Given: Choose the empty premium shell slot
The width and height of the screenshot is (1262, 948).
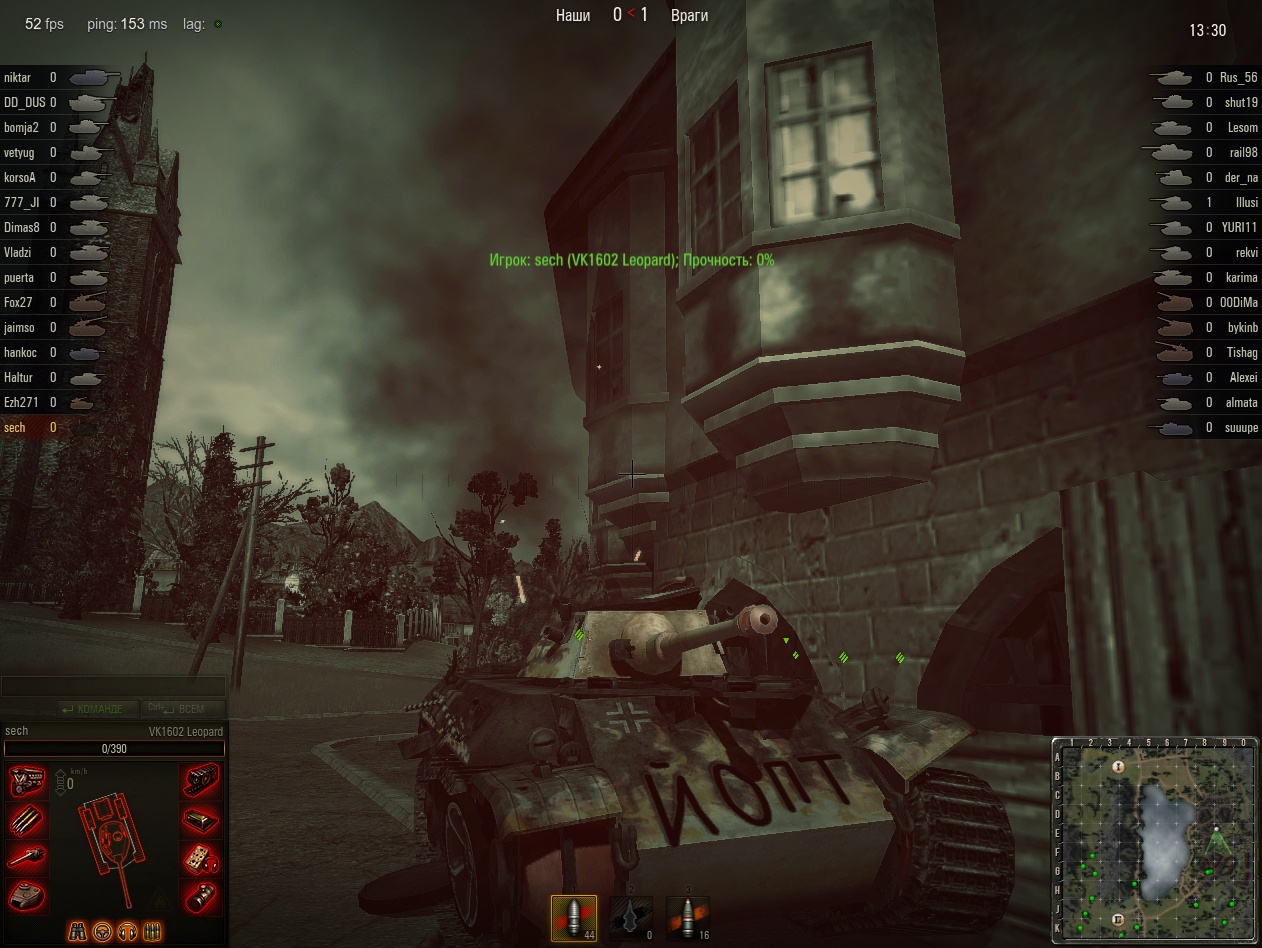Looking at the screenshot, I should pos(631,917).
